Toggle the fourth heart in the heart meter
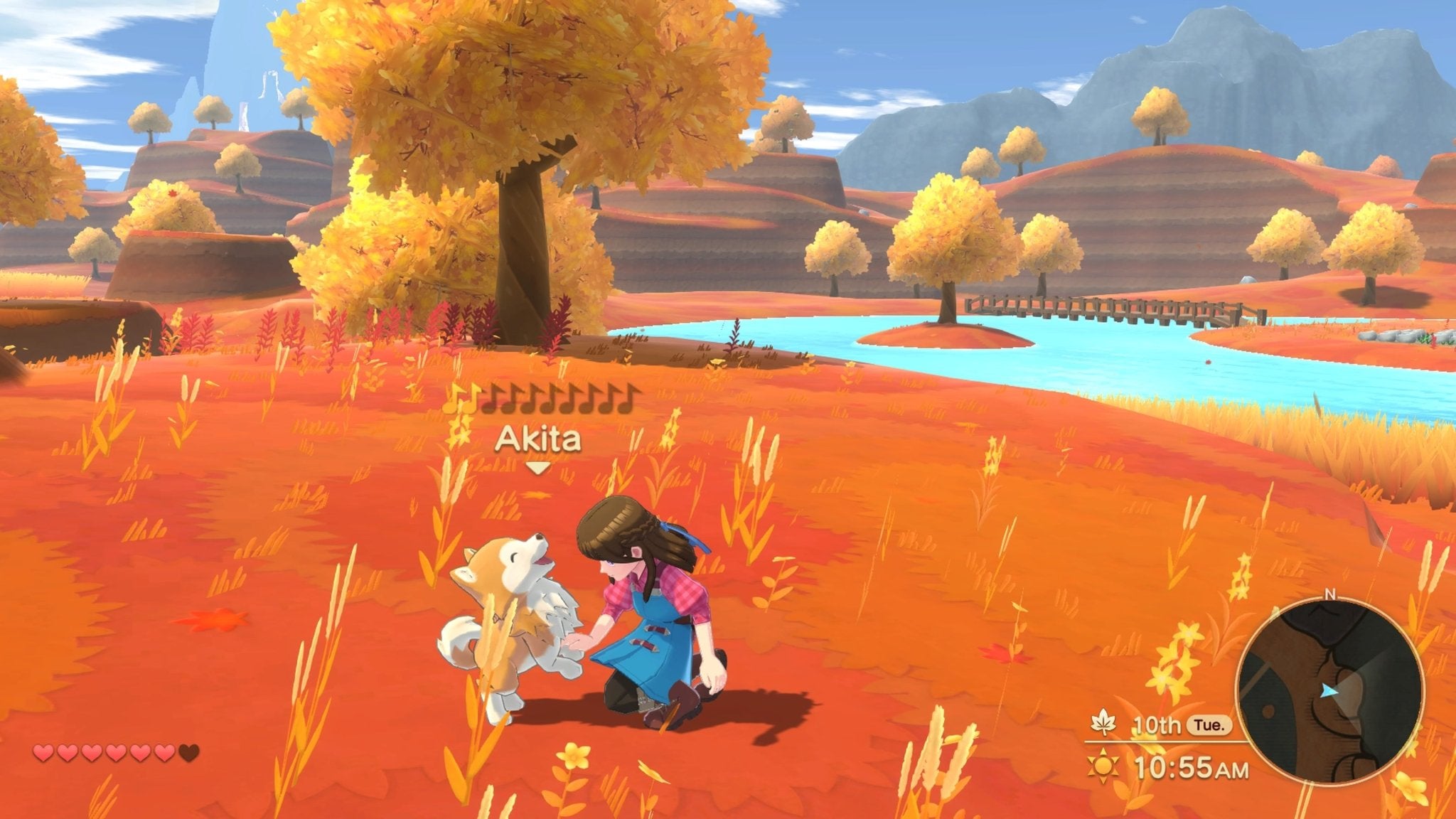The image size is (1456, 819). pyautogui.click(x=115, y=752)
